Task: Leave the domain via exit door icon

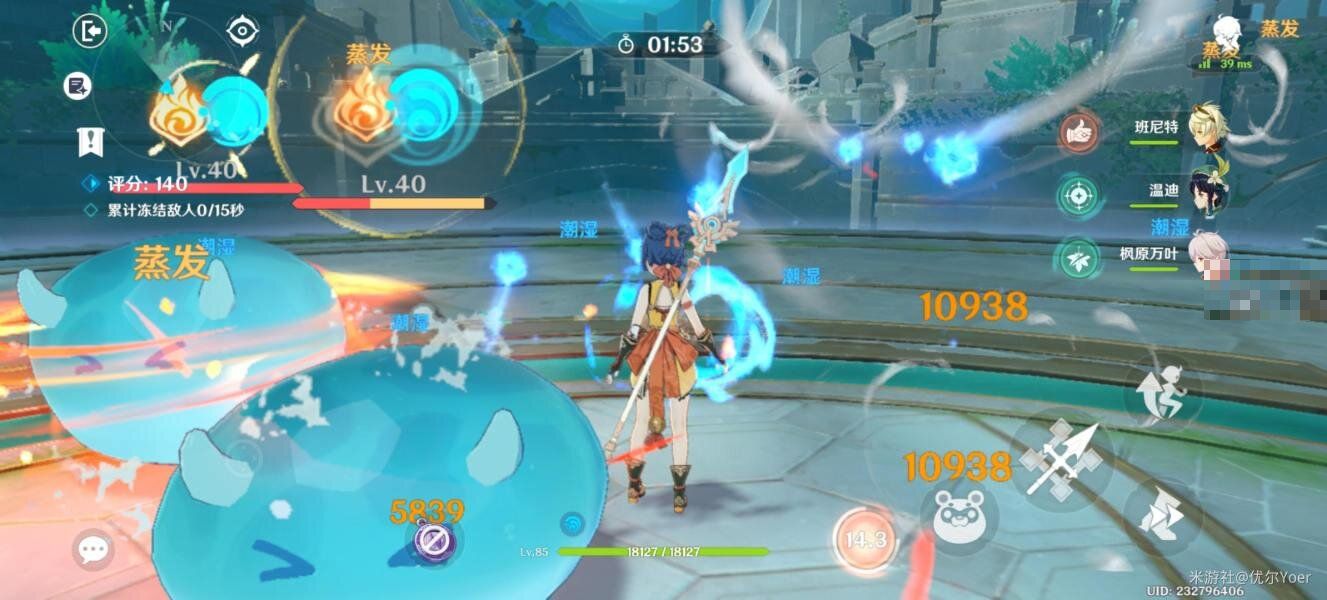Action: 90,32
